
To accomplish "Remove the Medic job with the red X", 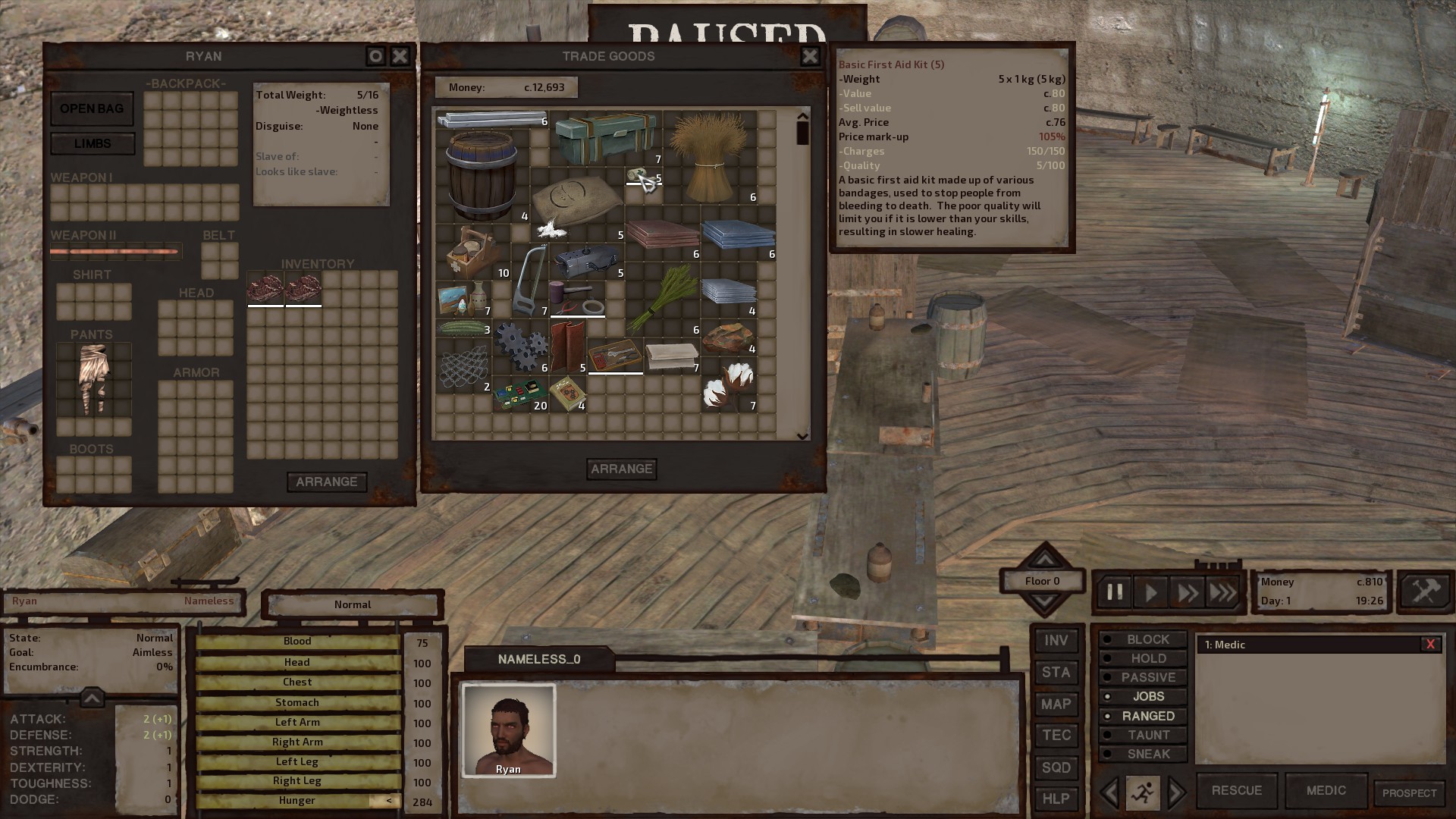I will (1431, 645).
